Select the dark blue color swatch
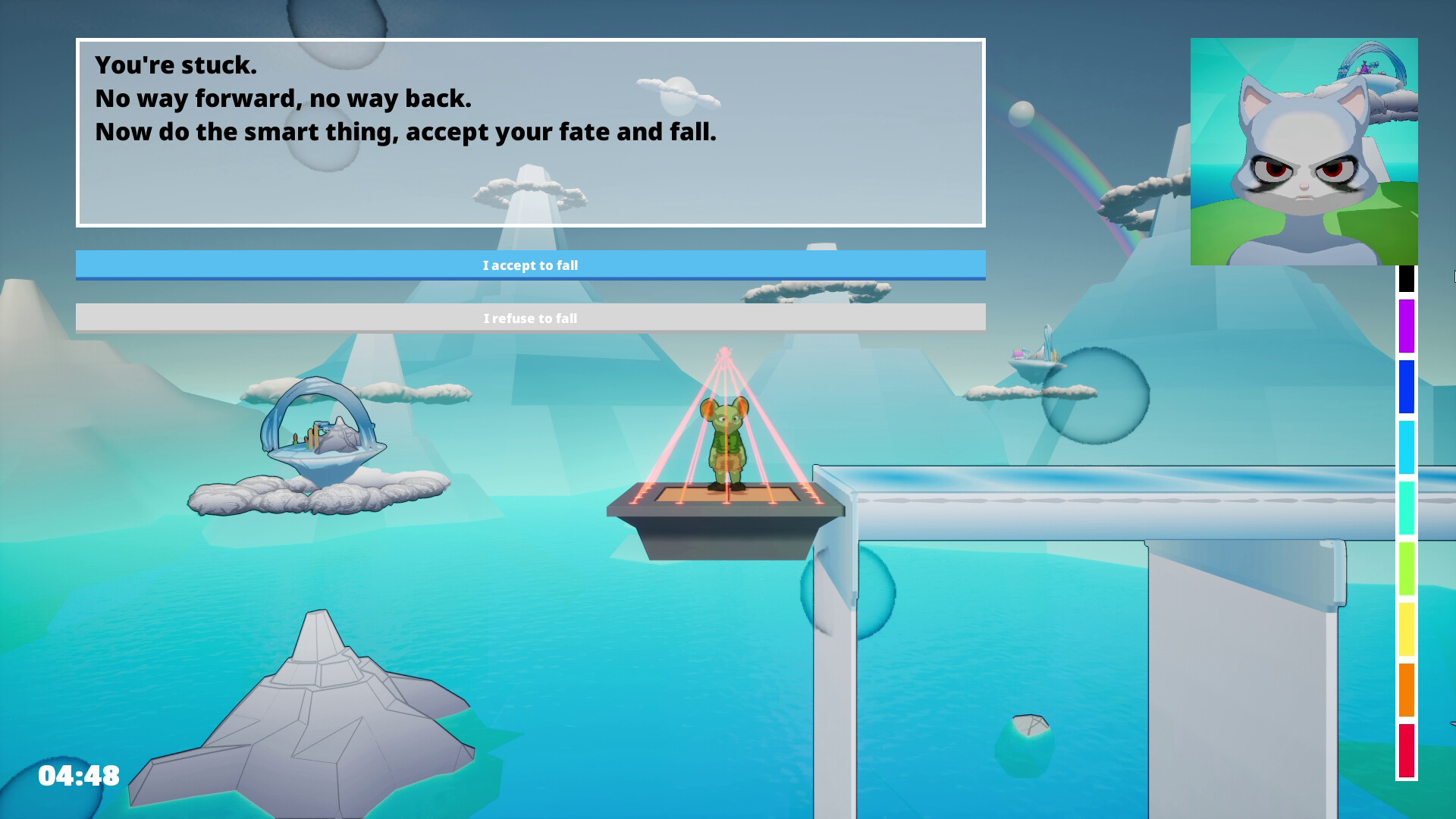This screenshot has height=819, width=1456. pyautogui.click(x=1407, y=387)
